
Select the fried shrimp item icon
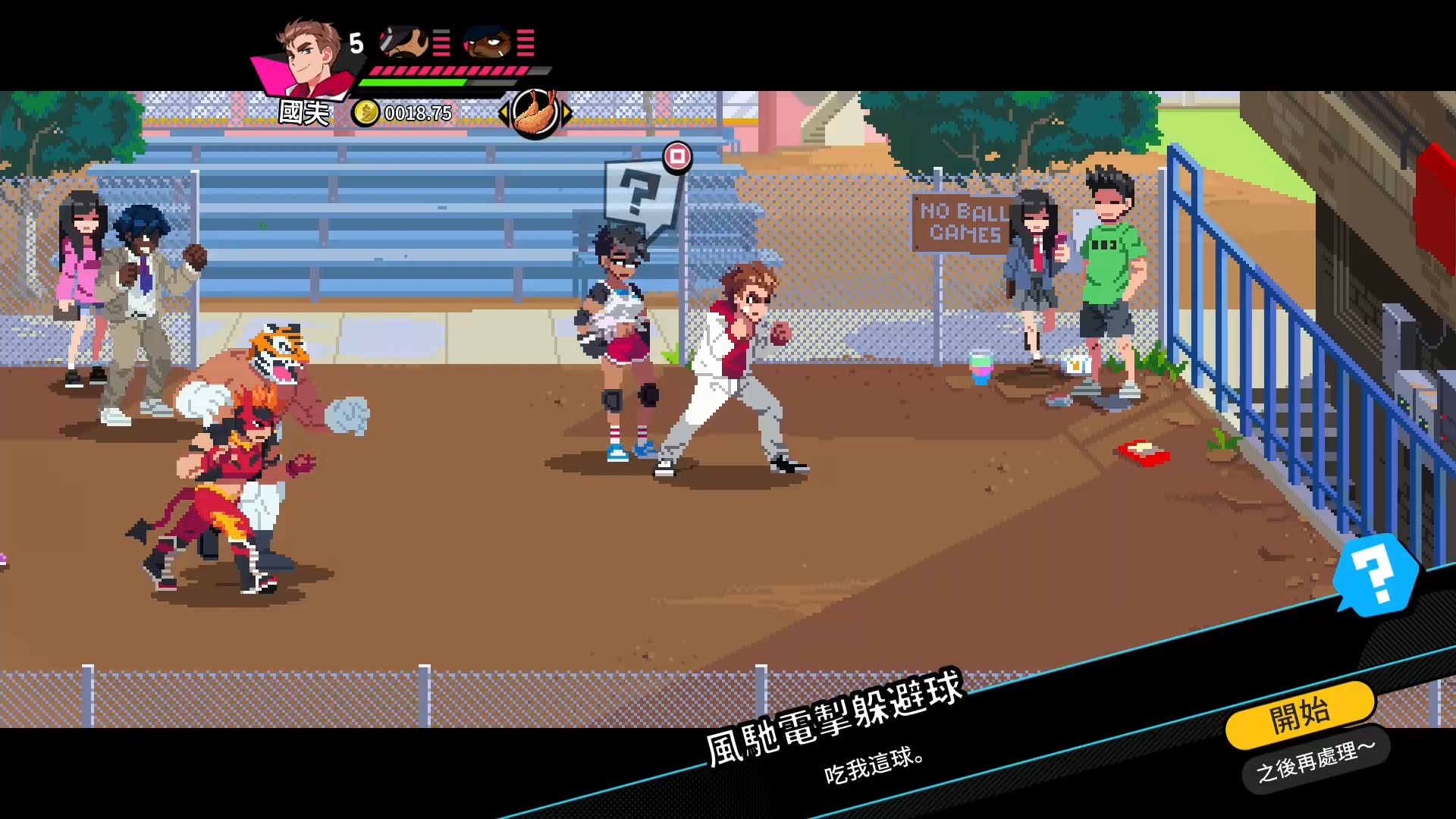coord(535,114)
